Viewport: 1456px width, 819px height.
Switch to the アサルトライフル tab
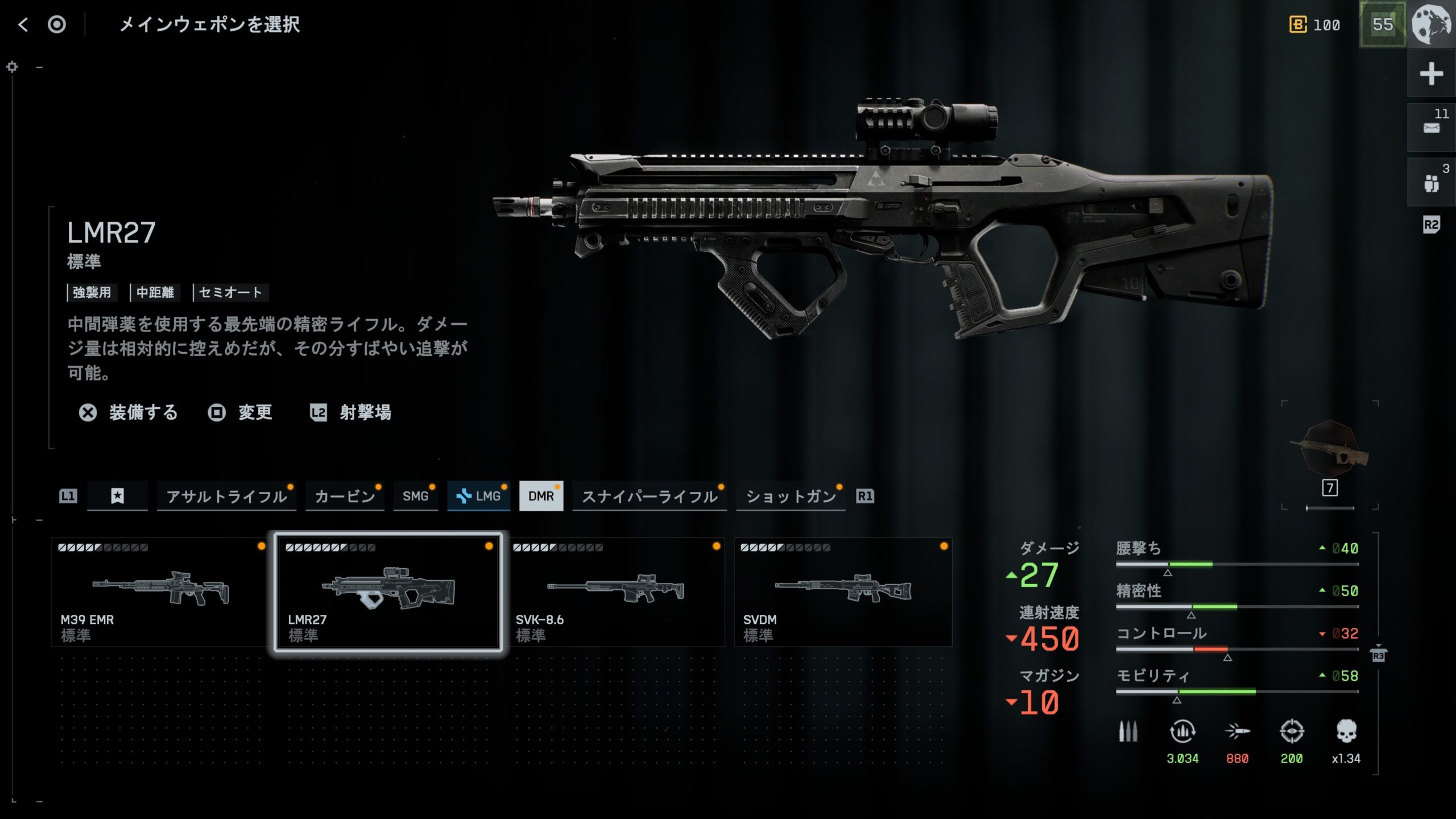[226, 497]
